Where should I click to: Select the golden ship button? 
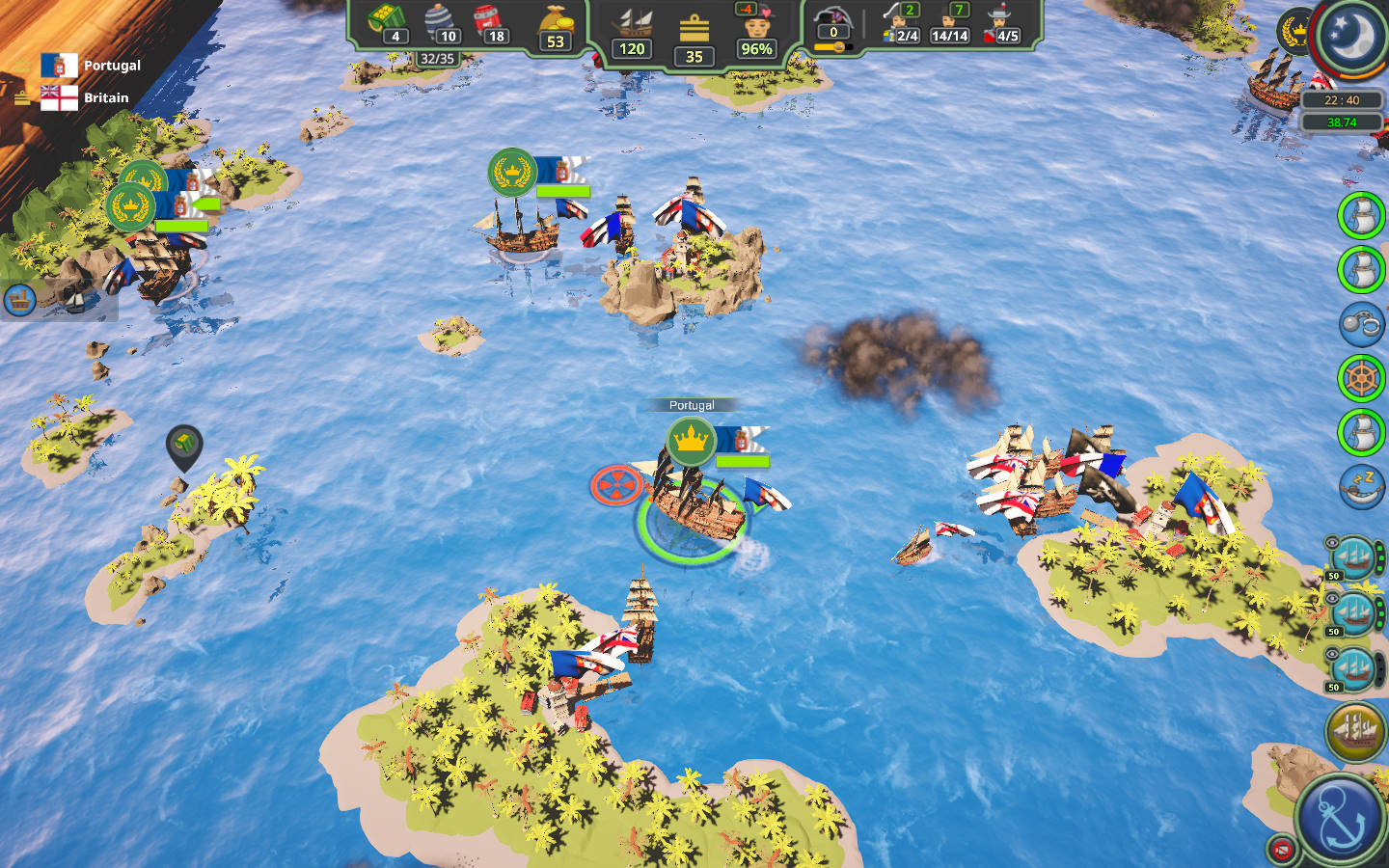tap(1355, 731)
